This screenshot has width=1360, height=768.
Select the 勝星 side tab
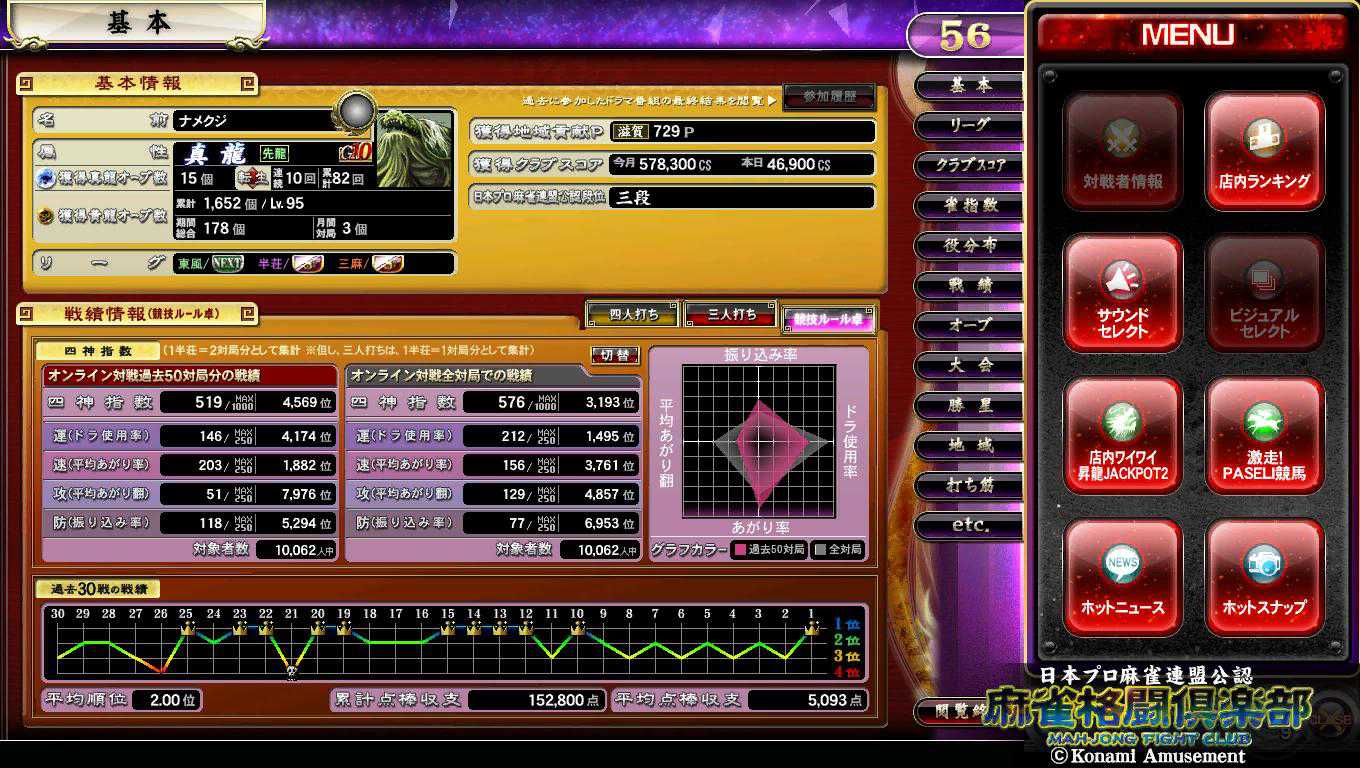968,405
